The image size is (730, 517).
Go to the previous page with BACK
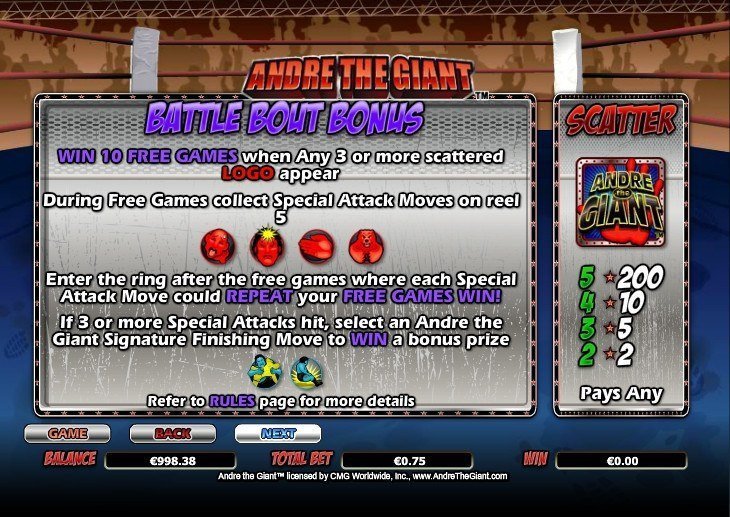172,434
